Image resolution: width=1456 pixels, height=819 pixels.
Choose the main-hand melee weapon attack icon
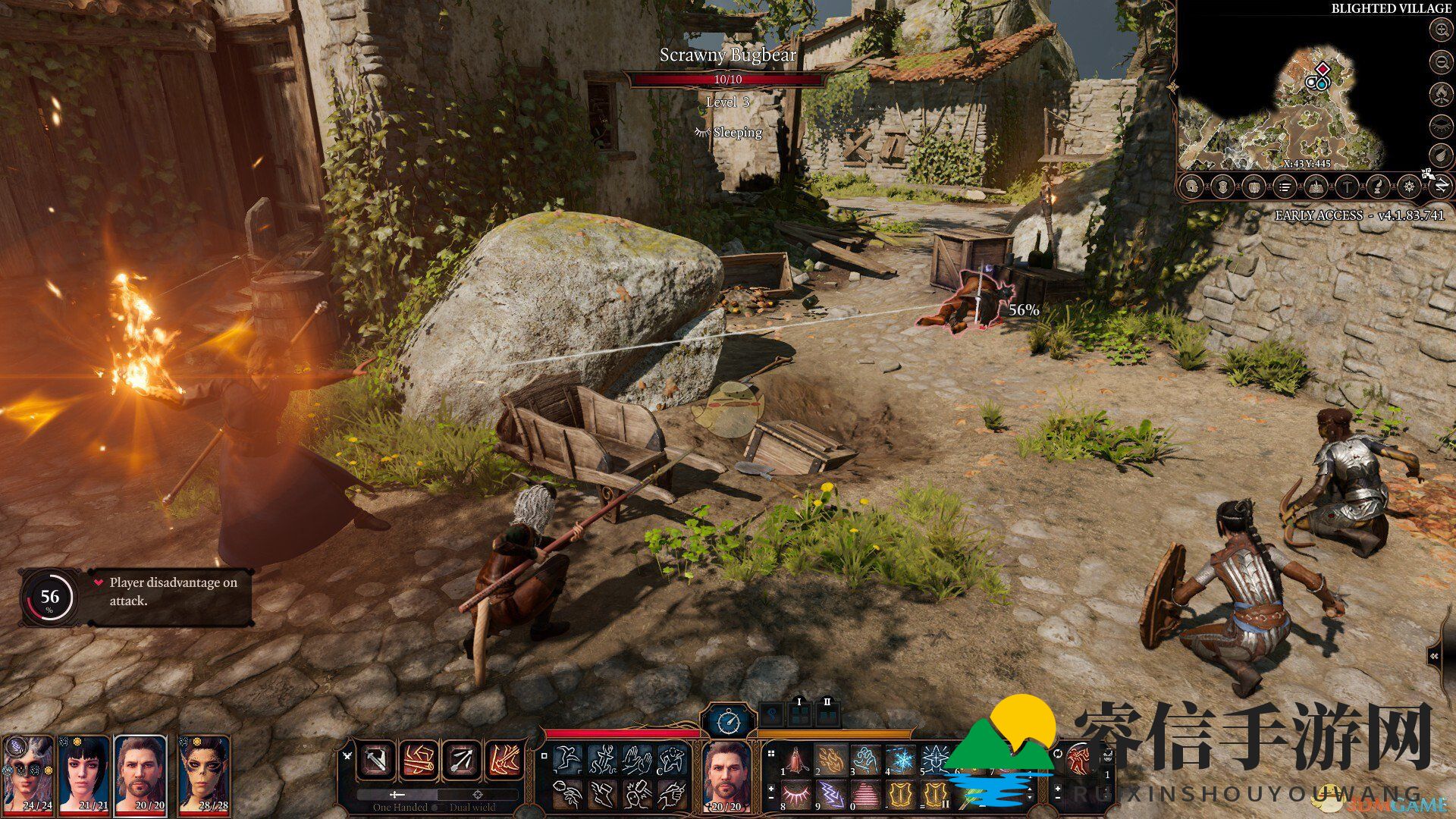pyautogui.click(x=376, y=761)
